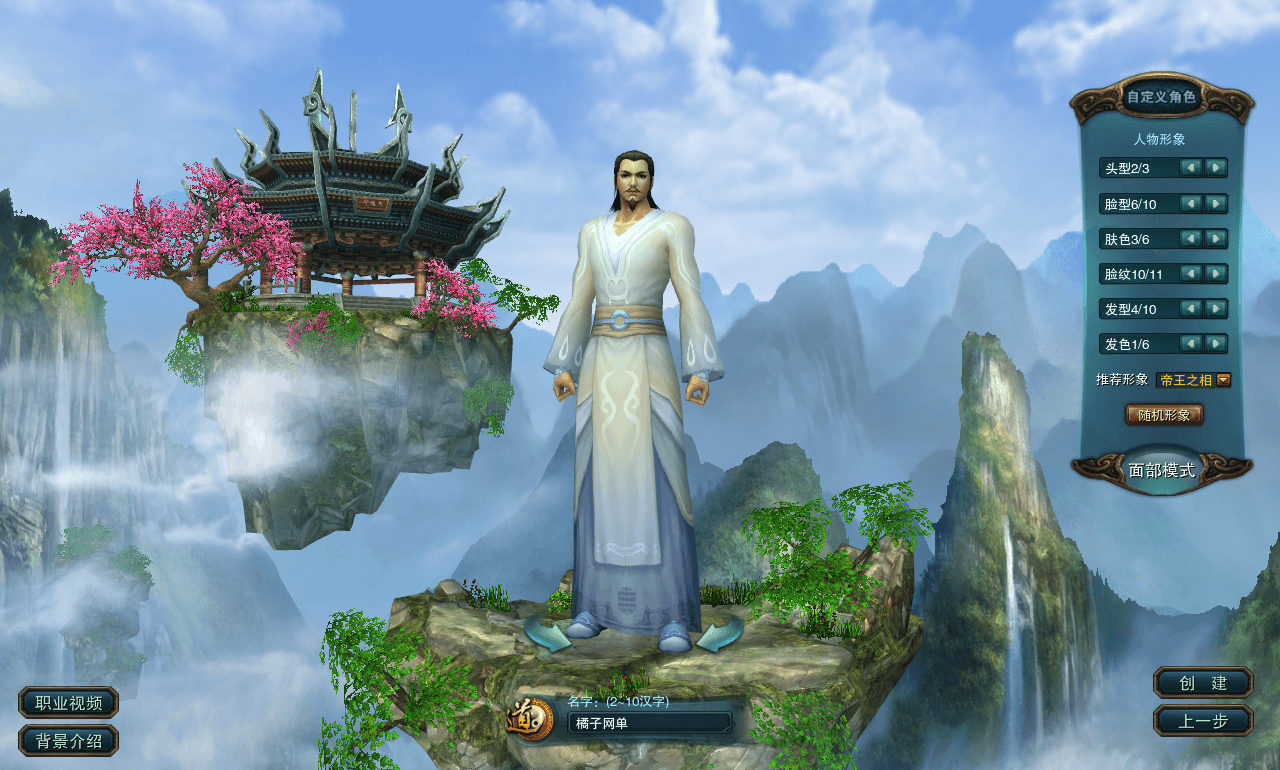Screen dimensions: 1280x770
Task: Click the 创建 create character button
Action: coord(1201,684)
